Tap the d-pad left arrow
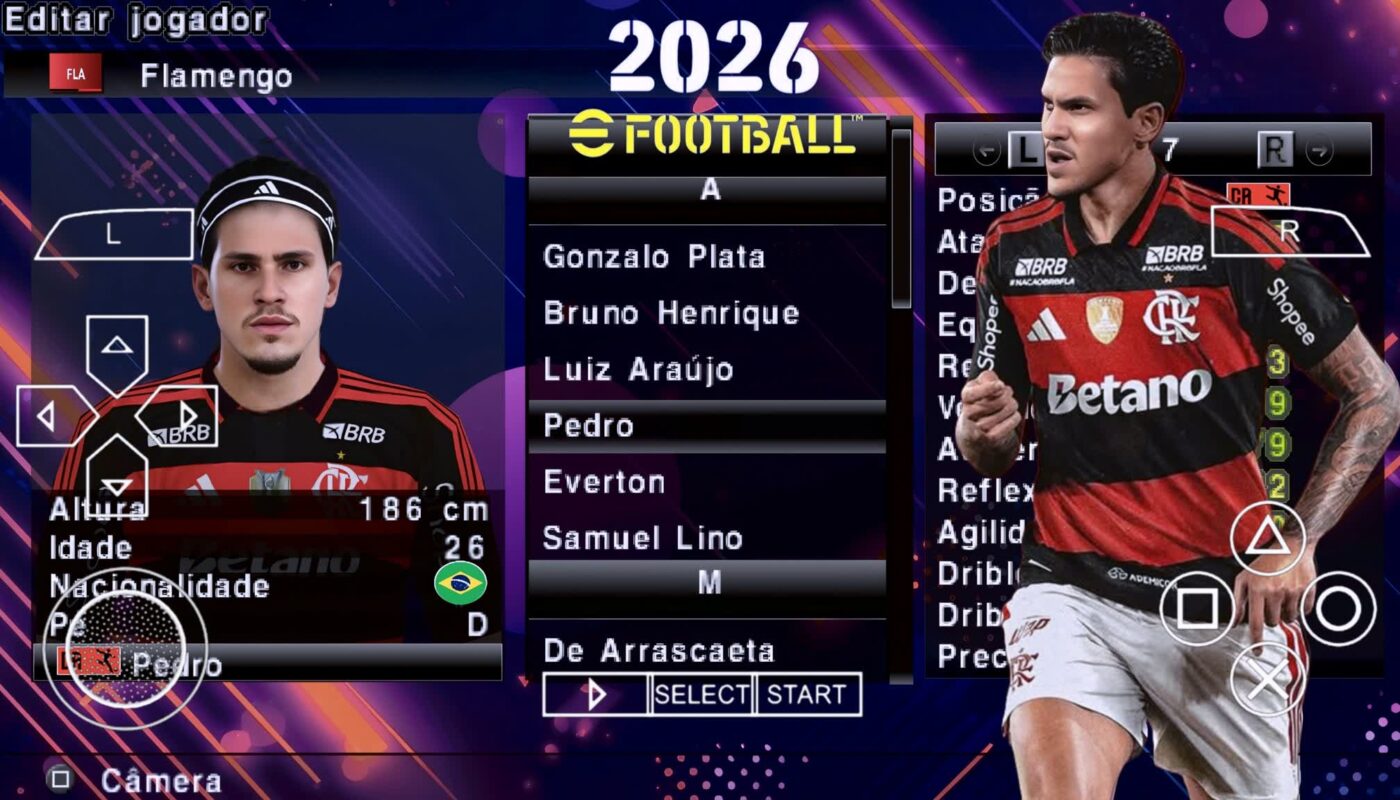Viewport: 1400px width, 800px height. [45, 417]
